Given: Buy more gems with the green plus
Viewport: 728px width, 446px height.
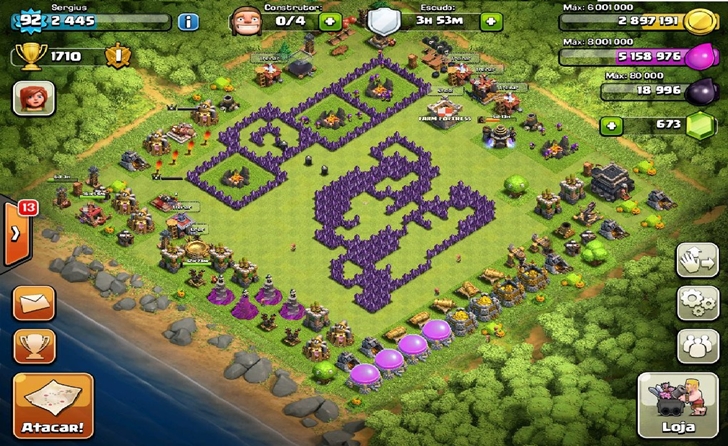Looking at the screenshot, I should (611, 126).
